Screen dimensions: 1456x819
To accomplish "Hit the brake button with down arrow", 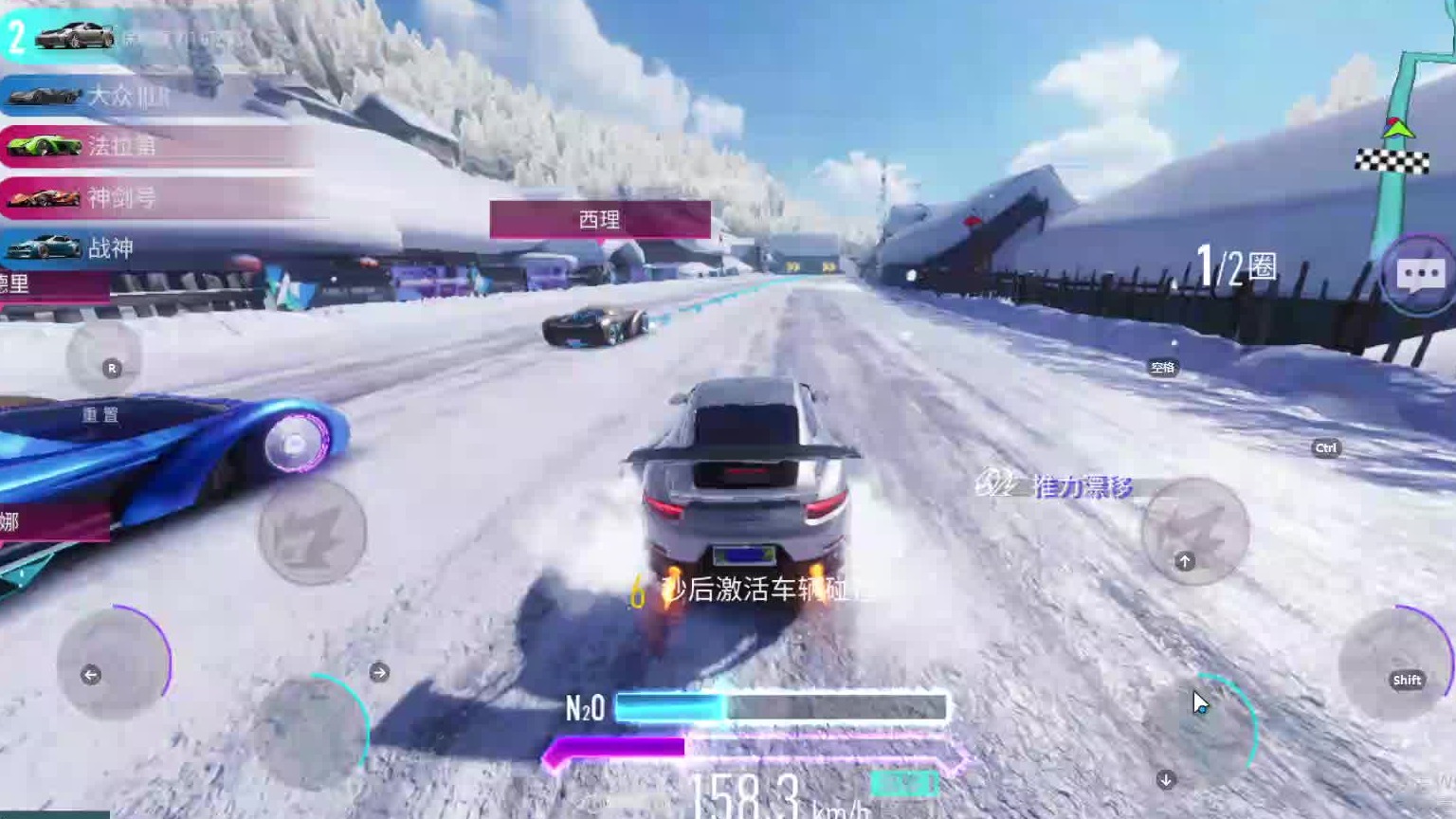I will click(1200, 732).
